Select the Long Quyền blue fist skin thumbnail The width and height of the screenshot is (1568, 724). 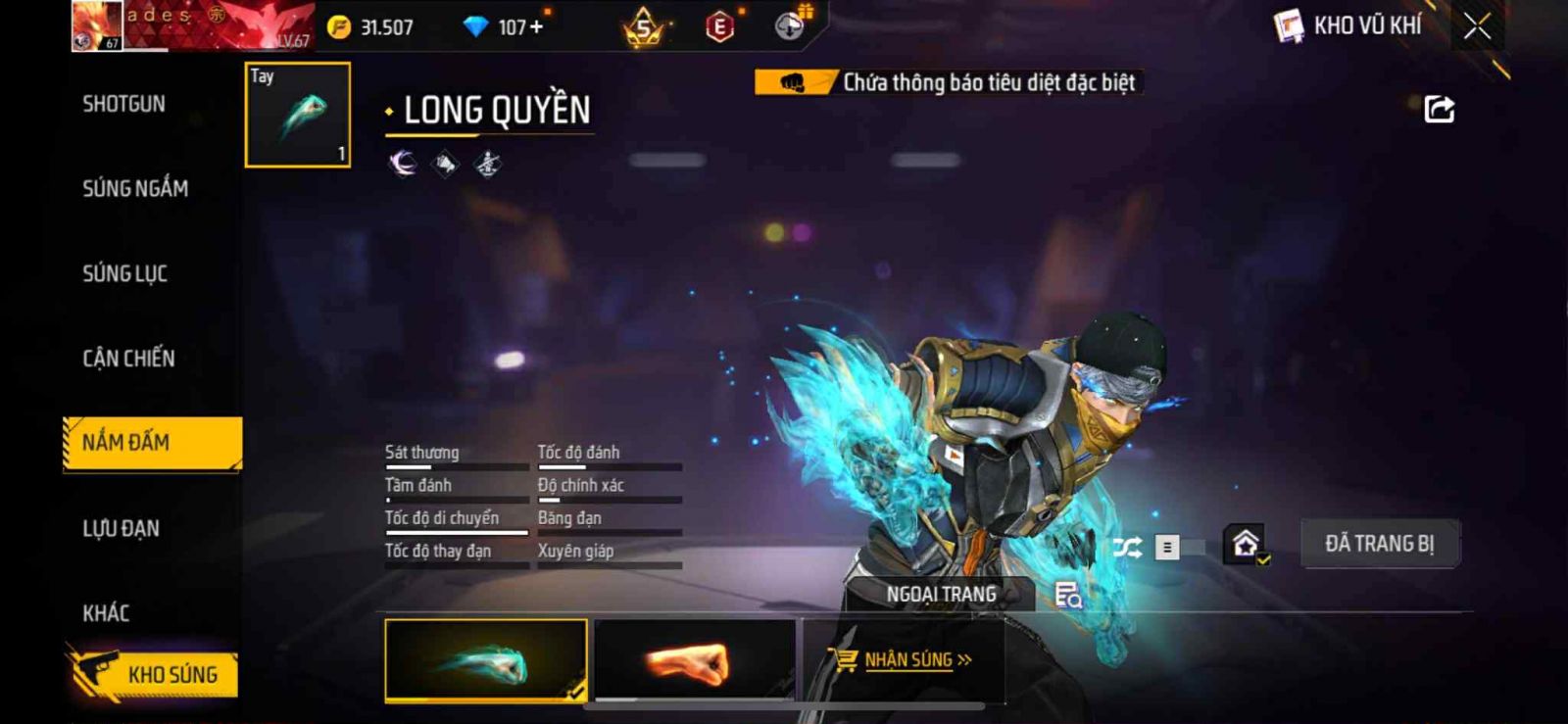(486, 660)
